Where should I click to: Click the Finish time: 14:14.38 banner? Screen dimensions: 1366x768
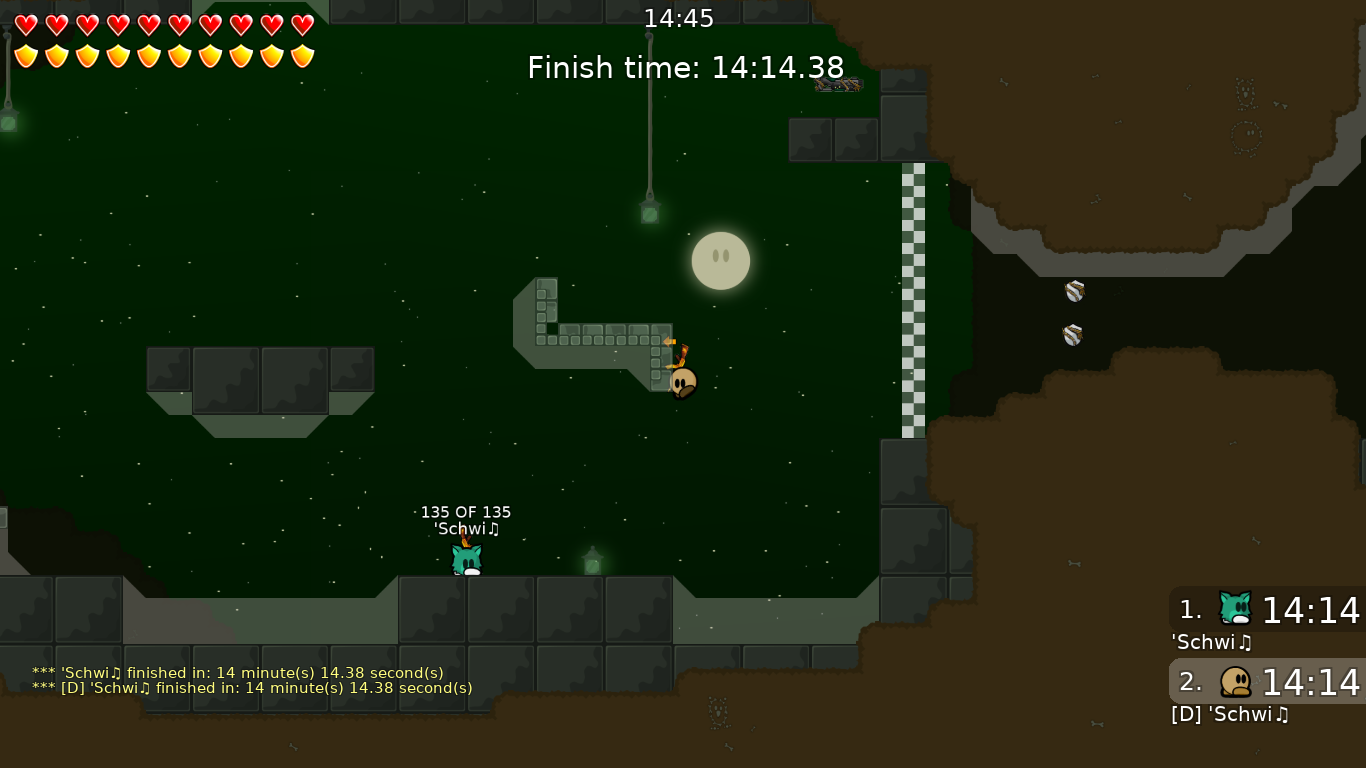pos(686,67)
